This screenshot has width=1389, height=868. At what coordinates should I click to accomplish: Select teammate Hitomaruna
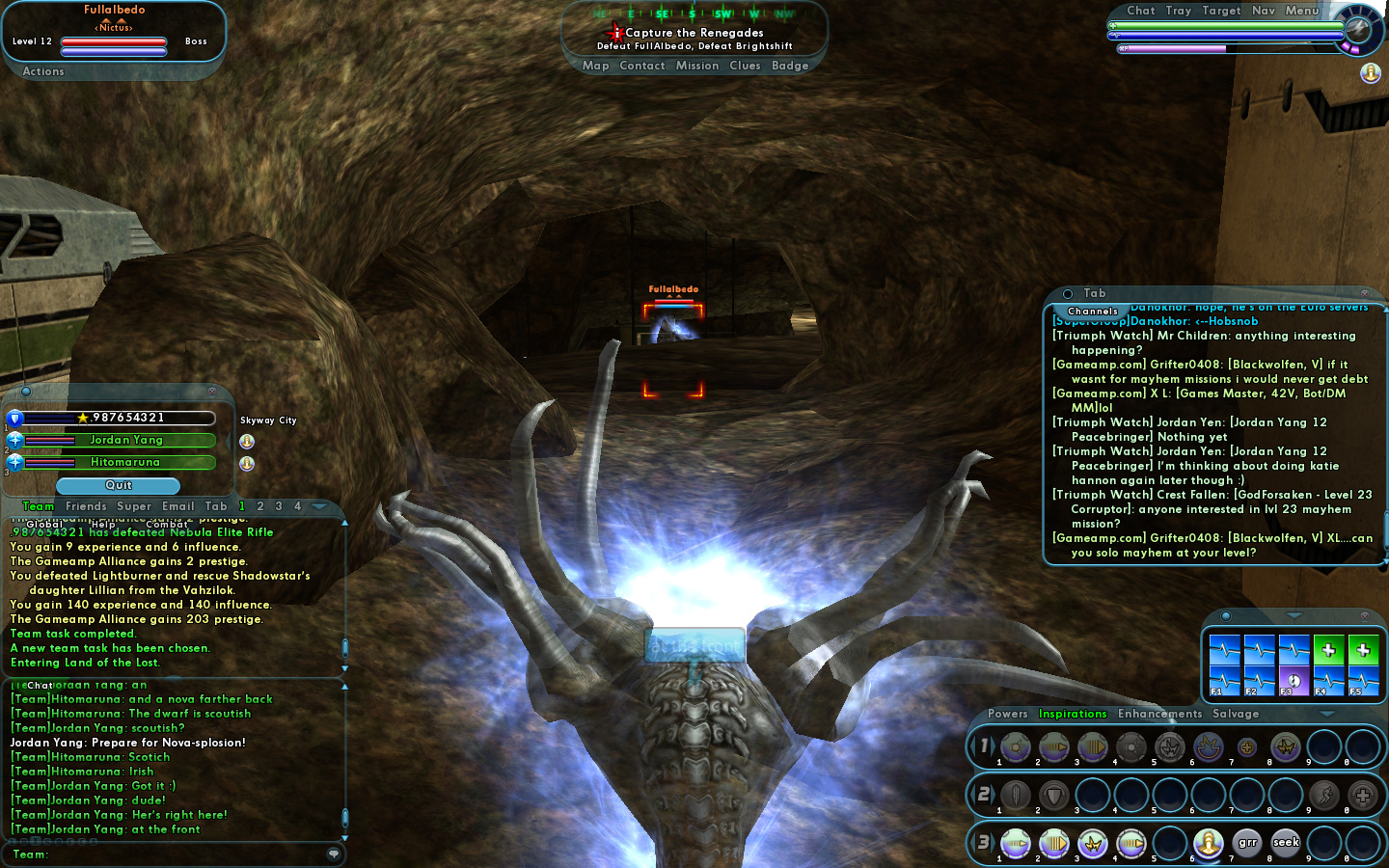pos(125,462)
